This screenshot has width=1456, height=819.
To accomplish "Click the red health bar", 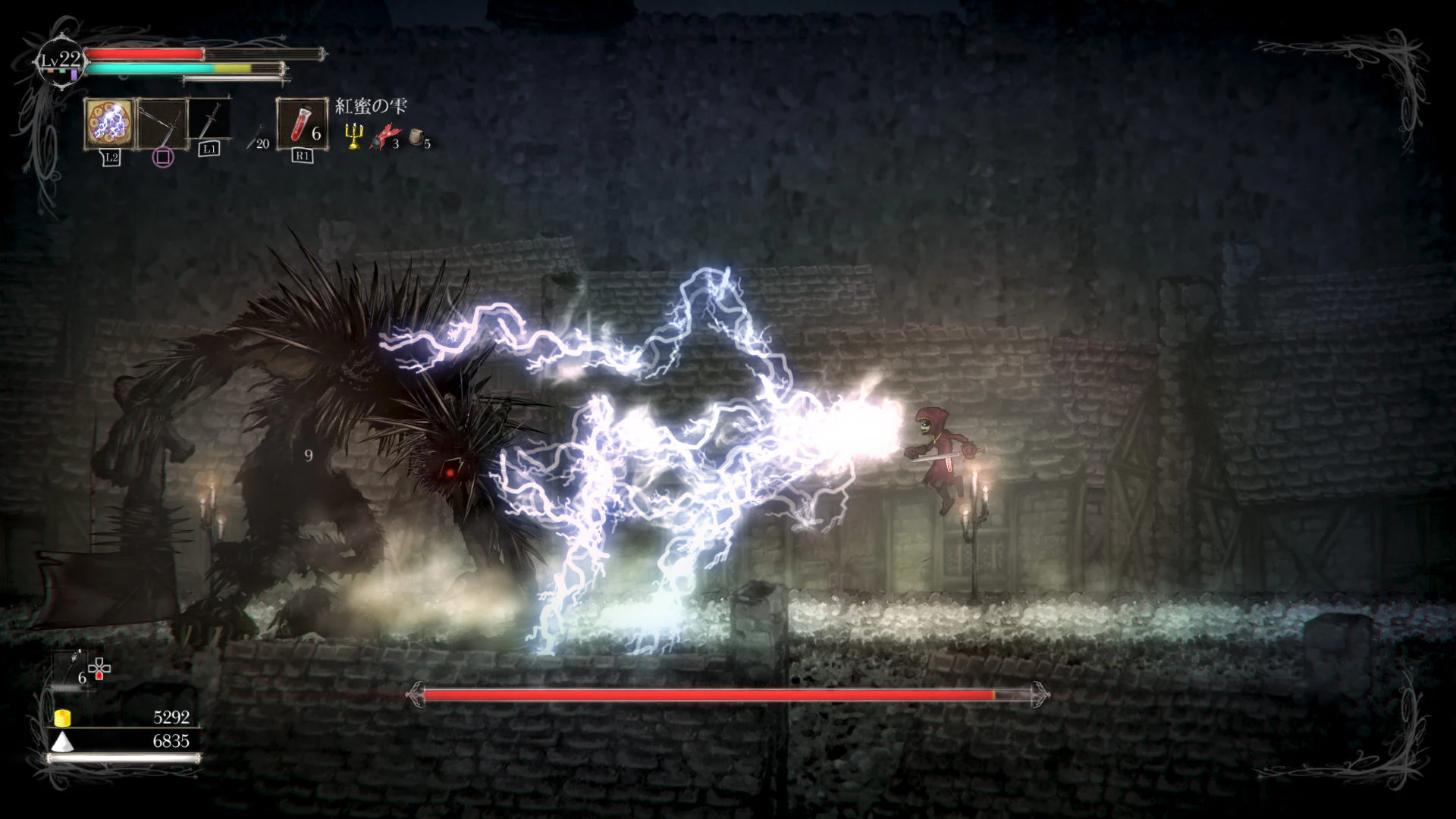I will coord(144,54).
